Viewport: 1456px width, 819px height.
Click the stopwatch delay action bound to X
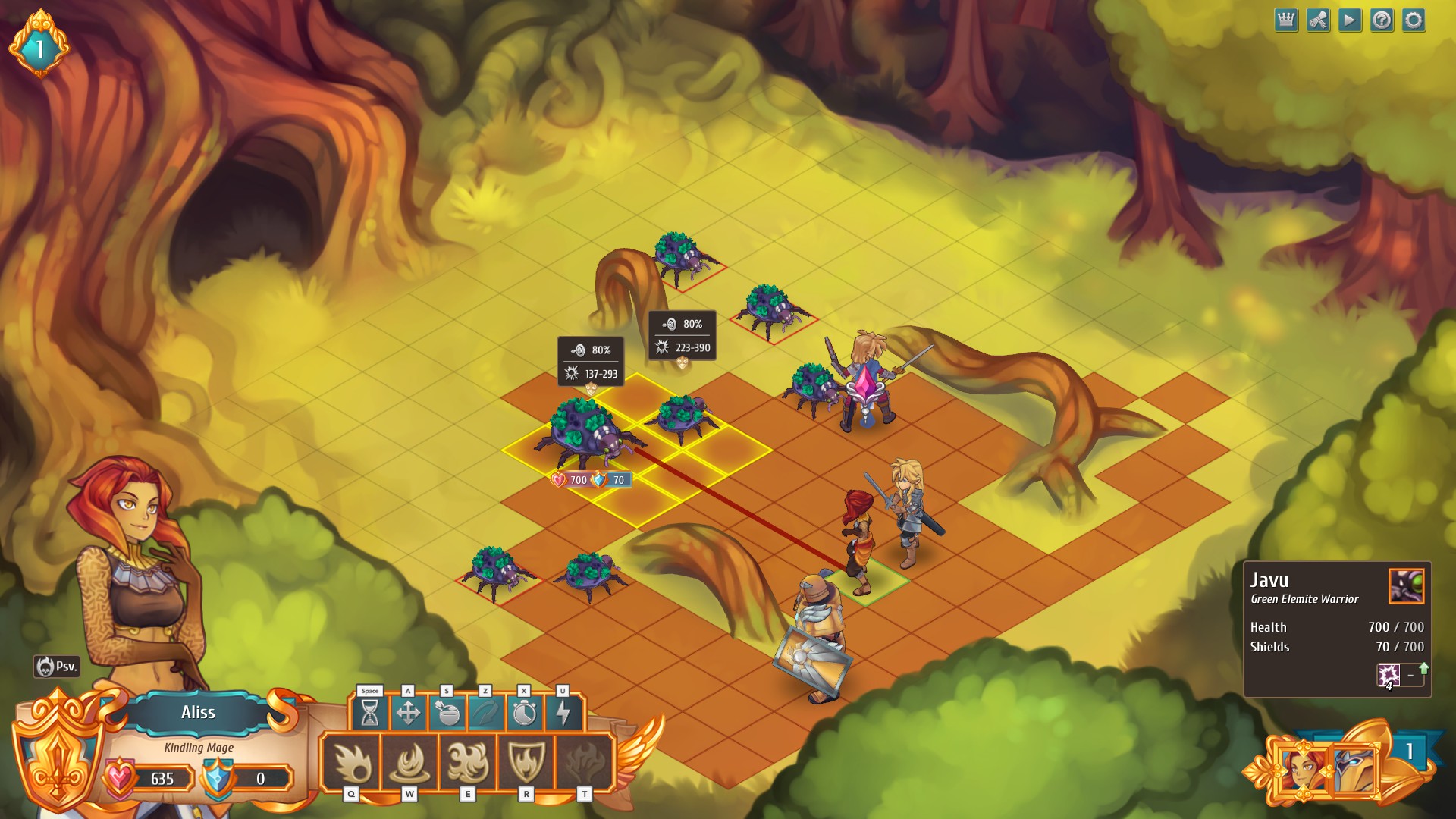(x=526, y=713)
